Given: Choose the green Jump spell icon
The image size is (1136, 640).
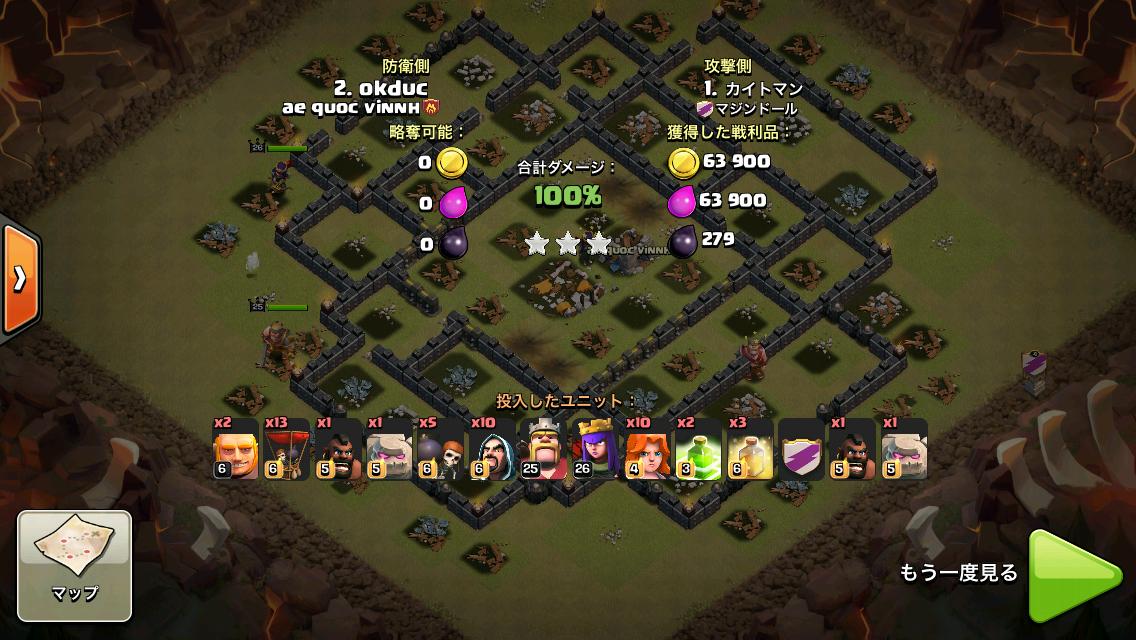Looking at the screenshot, I should [x=698, y=449].
